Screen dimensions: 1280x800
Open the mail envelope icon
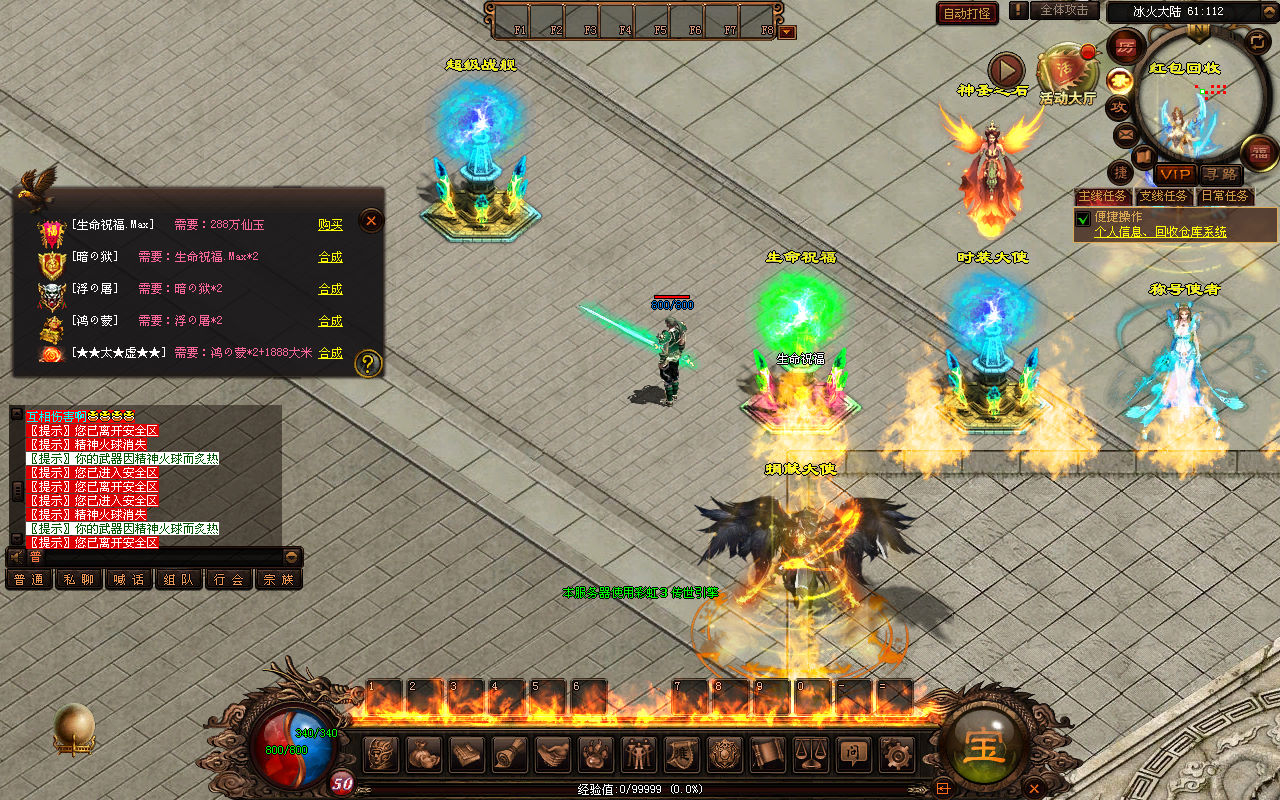tap(1126, 133)
